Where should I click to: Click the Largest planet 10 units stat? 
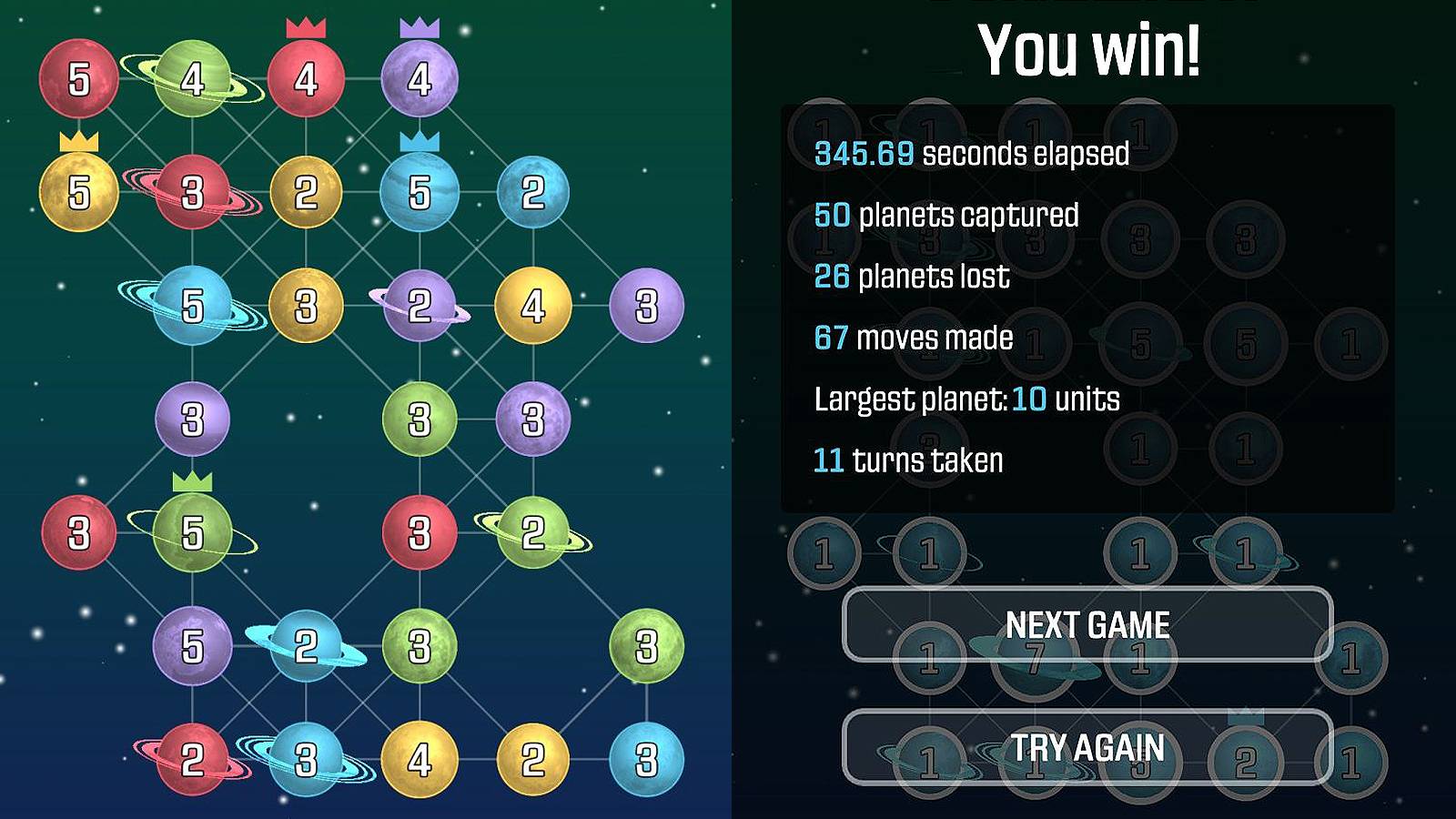[966, 399]
